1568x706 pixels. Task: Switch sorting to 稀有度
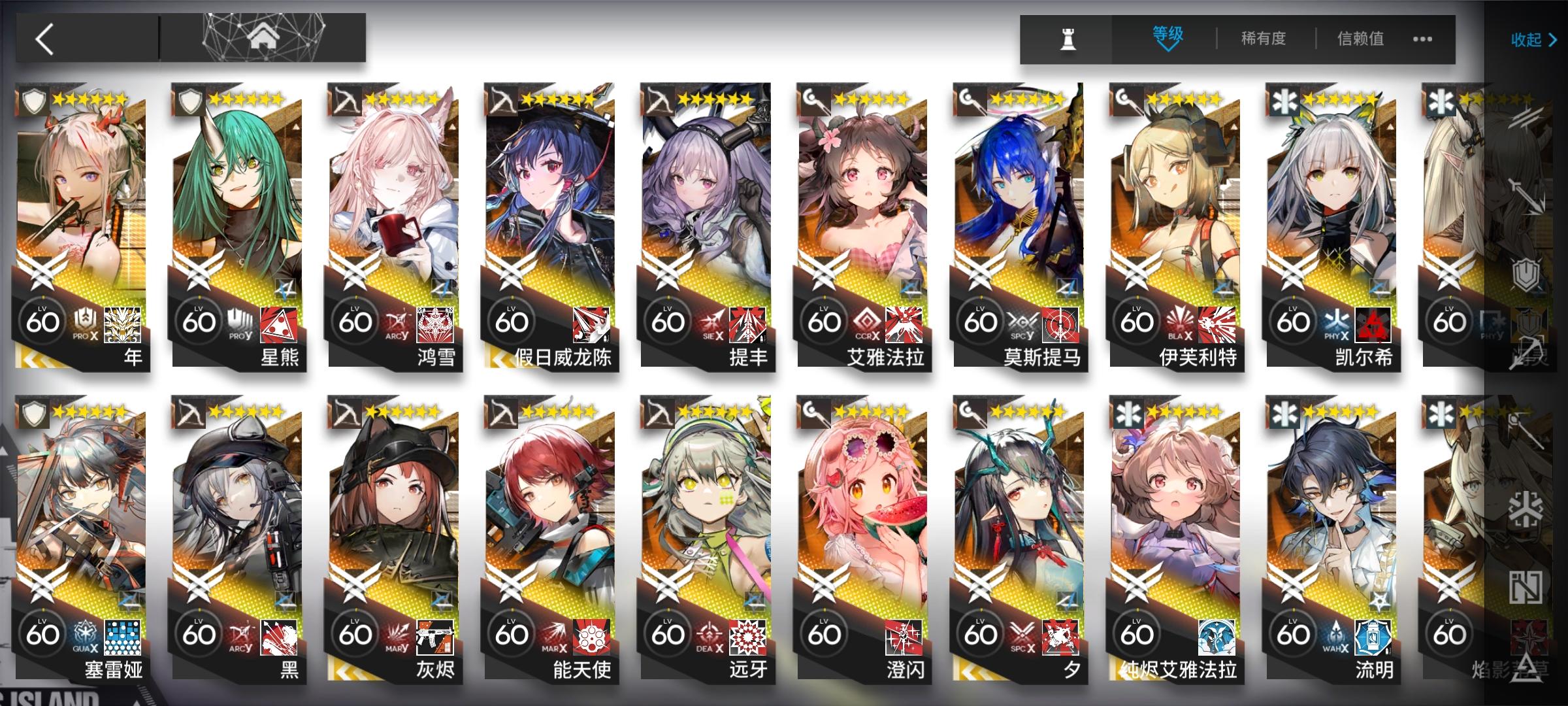(x=1261, y=39)
